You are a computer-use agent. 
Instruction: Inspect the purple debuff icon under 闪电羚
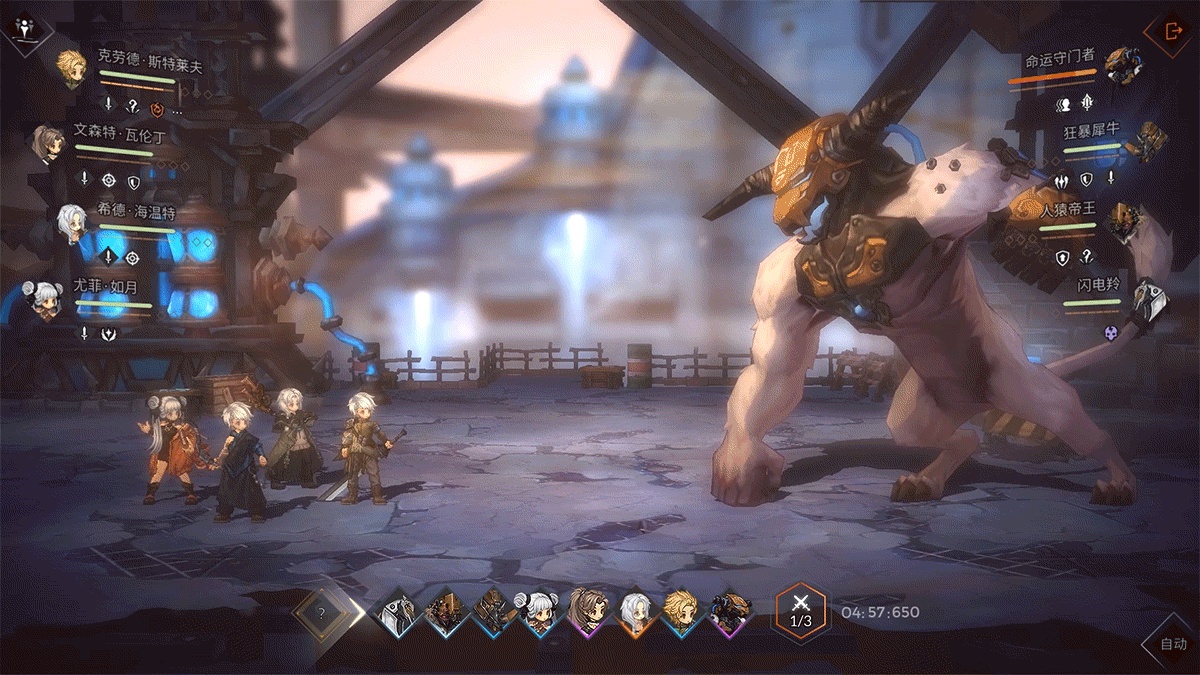point(1110,333)
